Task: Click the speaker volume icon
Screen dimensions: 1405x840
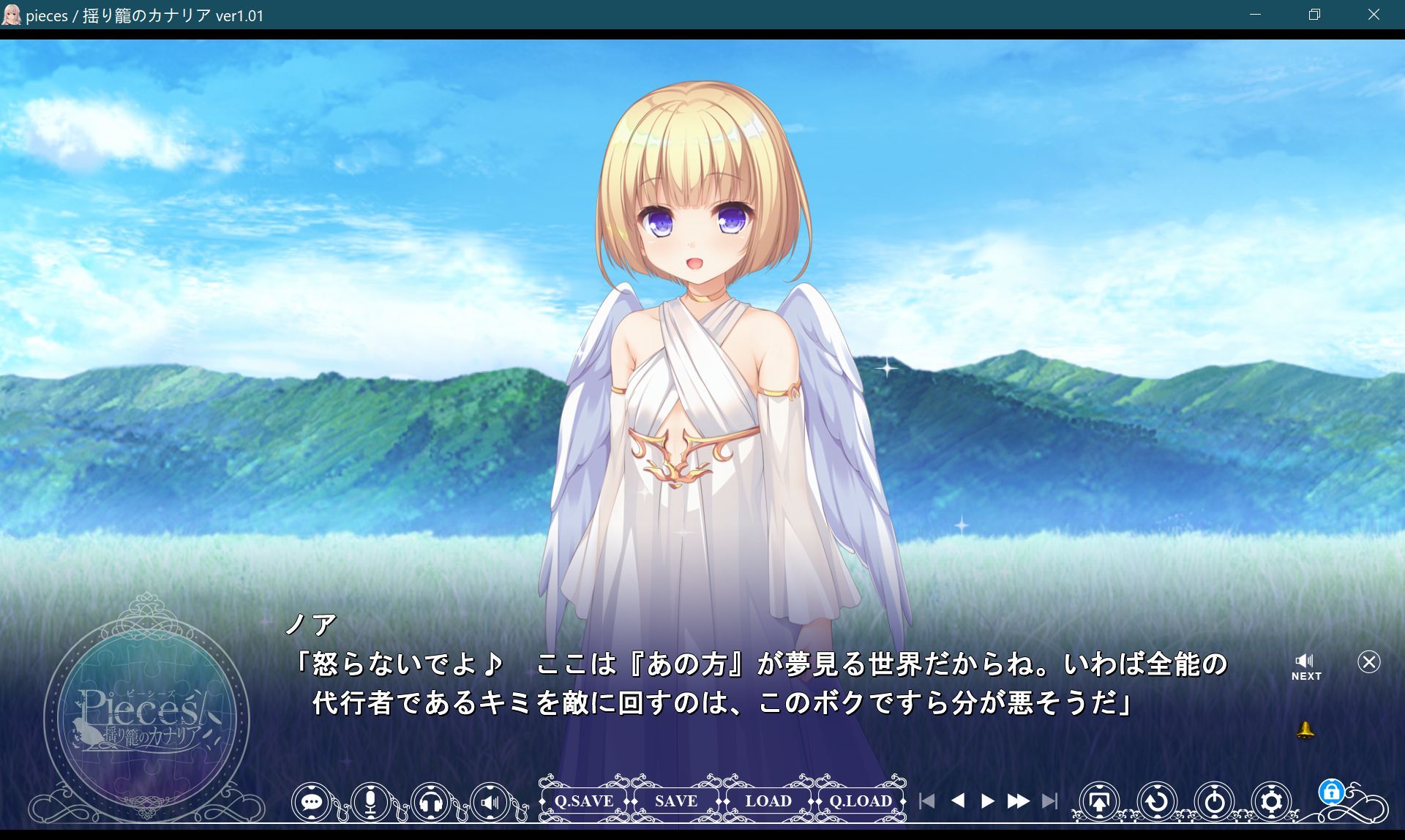Action: tap(490, 801)
